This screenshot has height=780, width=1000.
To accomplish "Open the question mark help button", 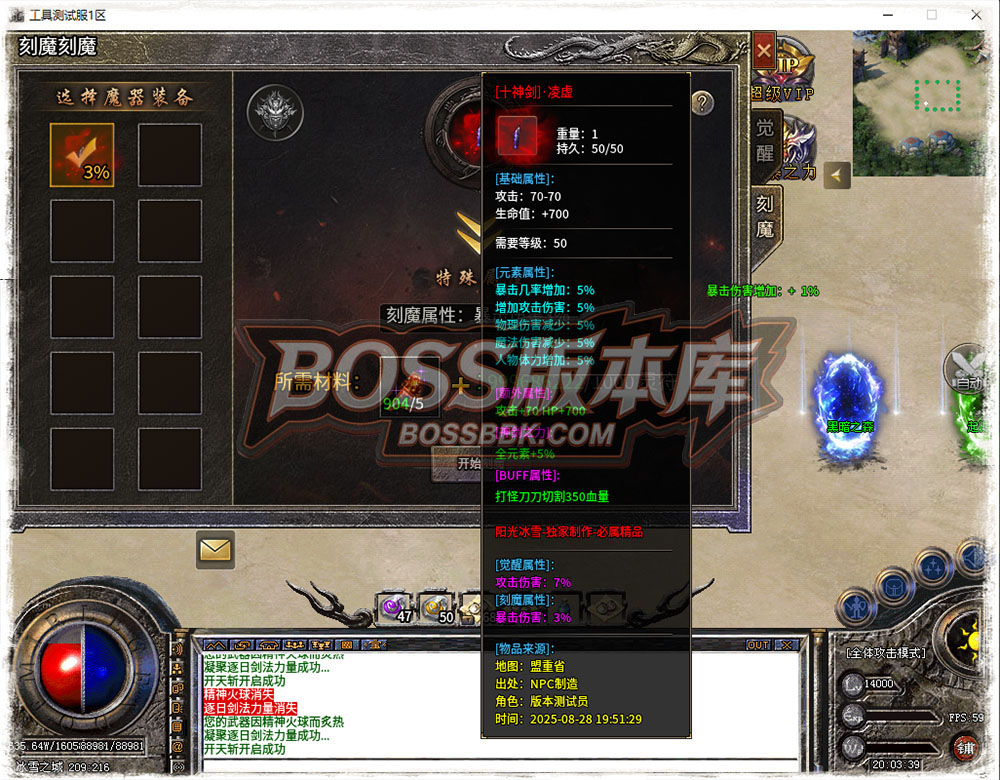I will point(702,102).
